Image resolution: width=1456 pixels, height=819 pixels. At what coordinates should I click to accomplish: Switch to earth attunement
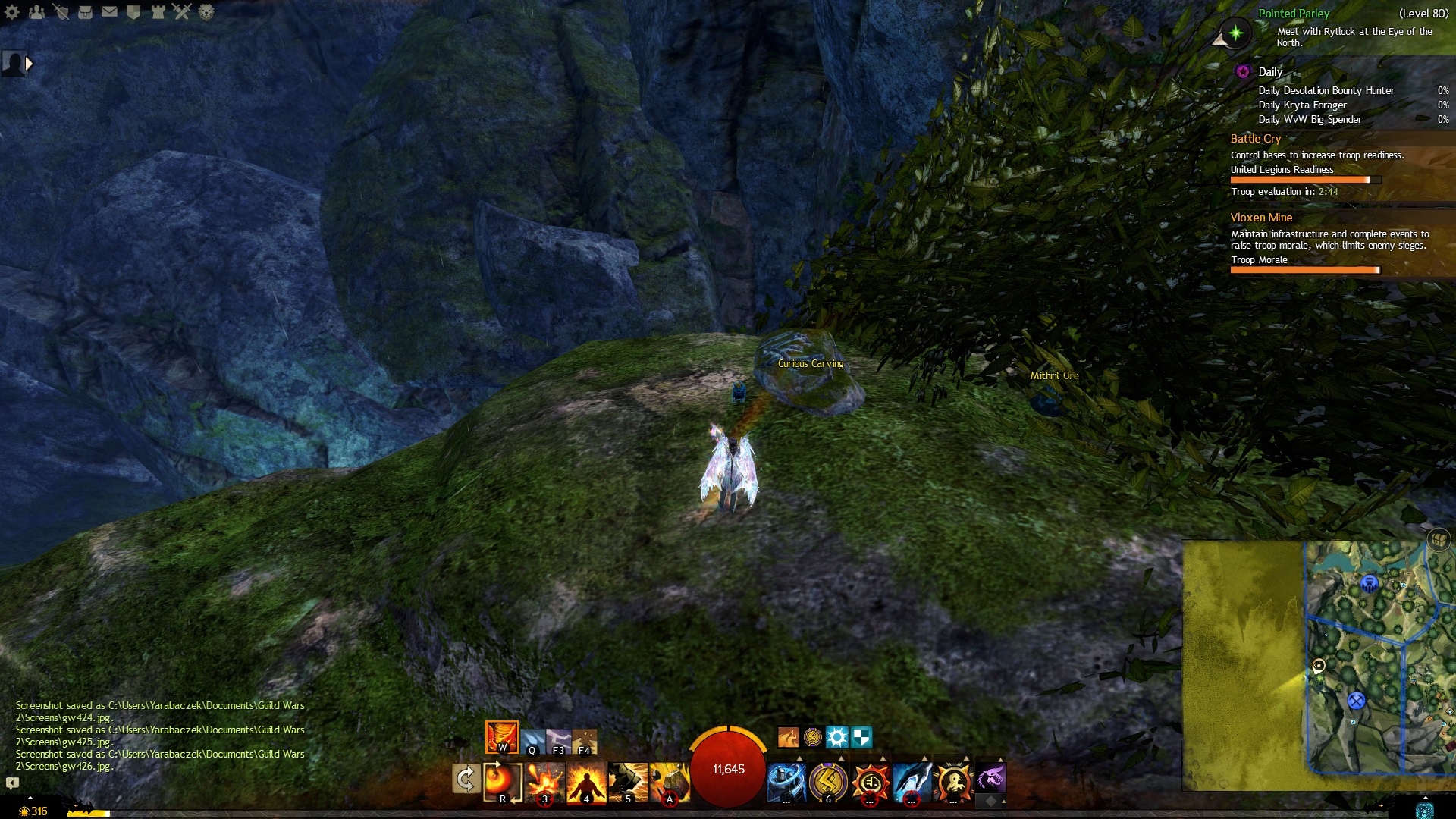pyautogui.click(x=585, y=741)
